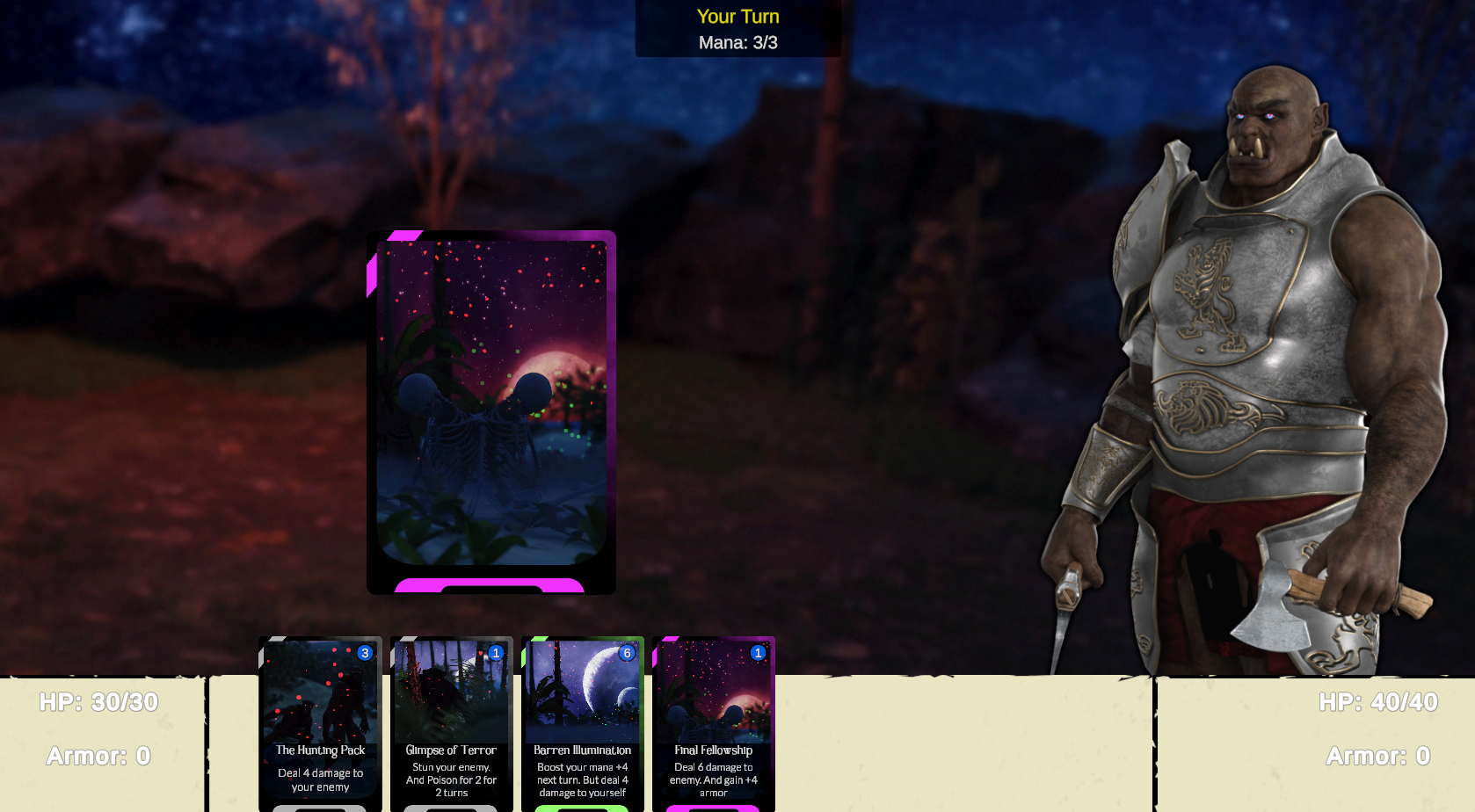Click the Mana 3/3 counter display
Image resolution: width=1475 pixels, height=812 pixels.
737,40
